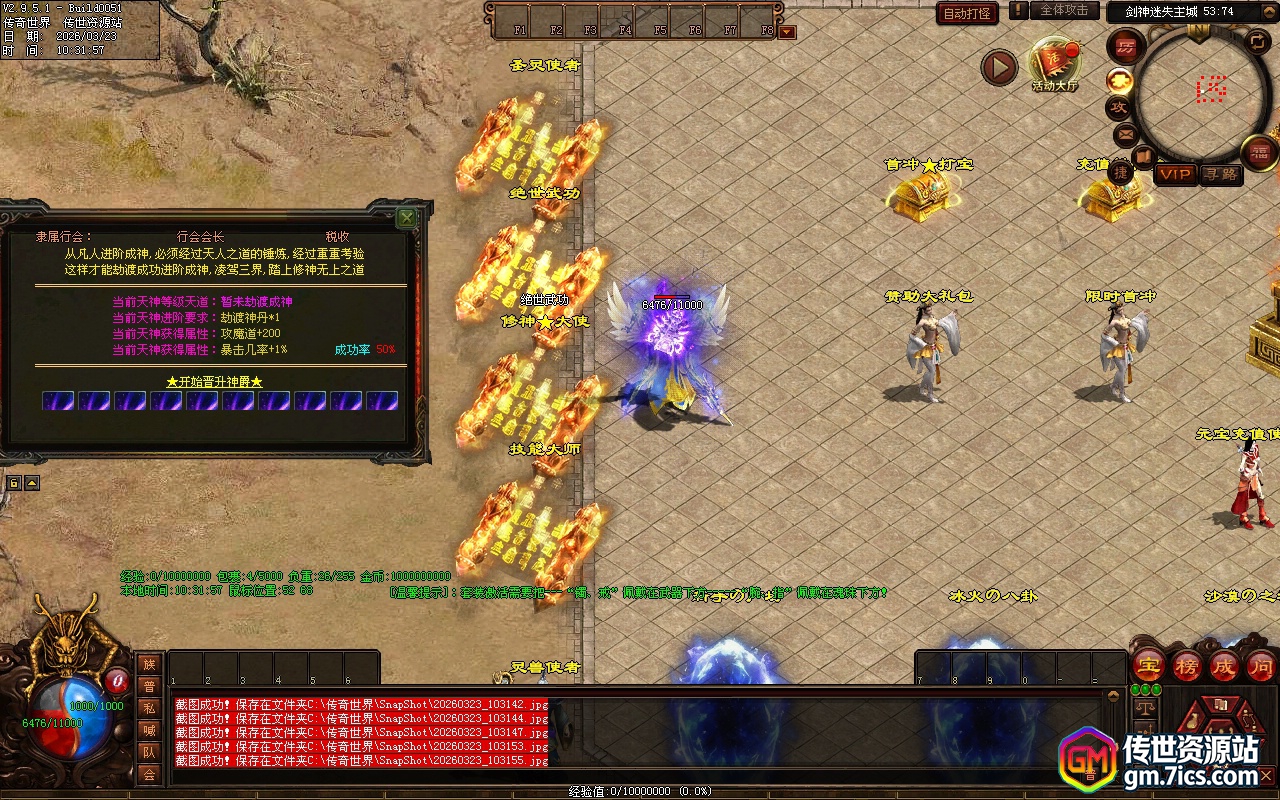Select the 喊 shout chat channel
Image resolution: width=1280 pixels, height=800 pixels.
tap(149, 730)
